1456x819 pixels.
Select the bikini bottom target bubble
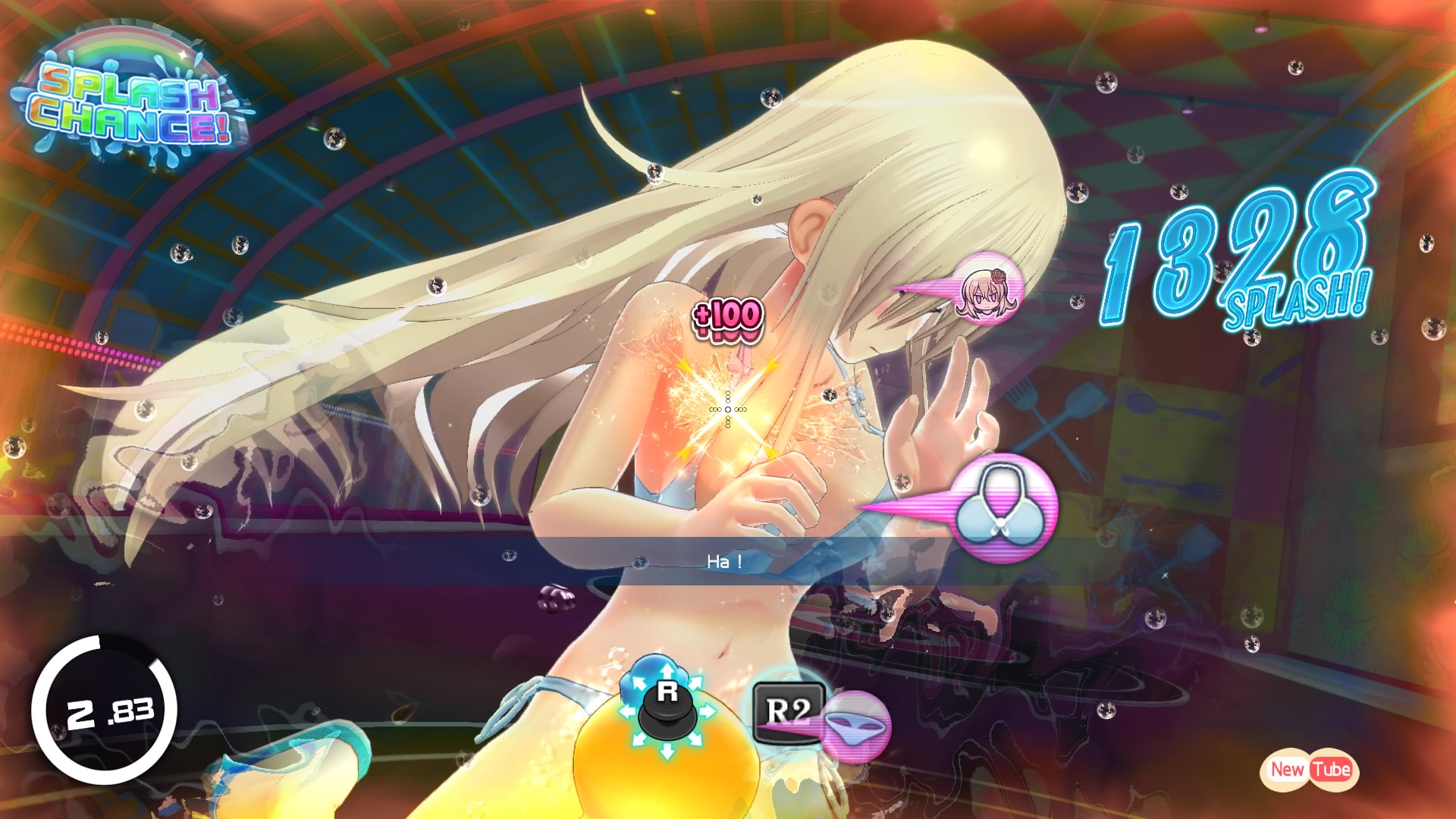point(855,726)
